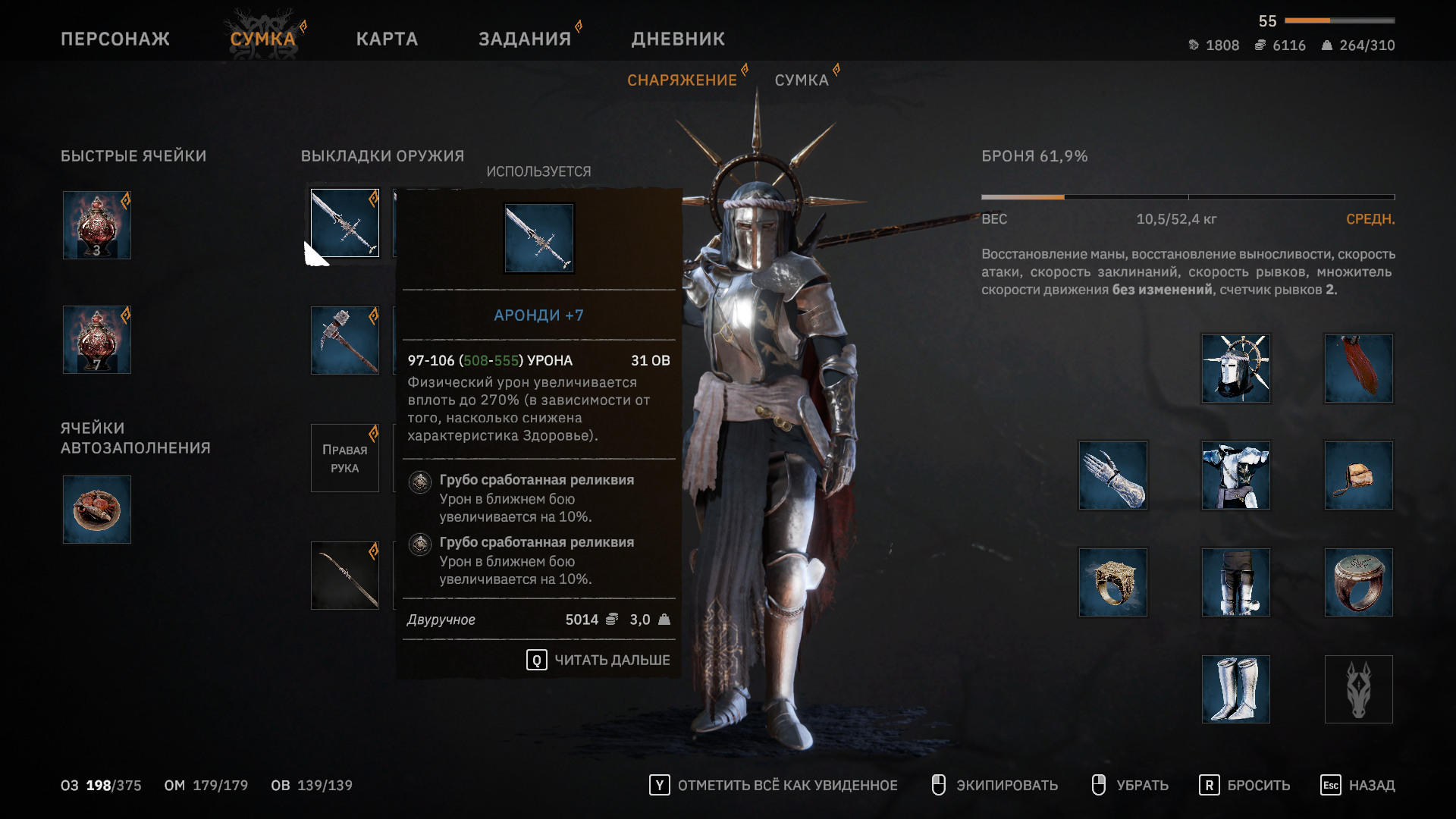Show the ДНЕВНИК tab
This screenshot has width=1456, height=819.
(678, 39)
